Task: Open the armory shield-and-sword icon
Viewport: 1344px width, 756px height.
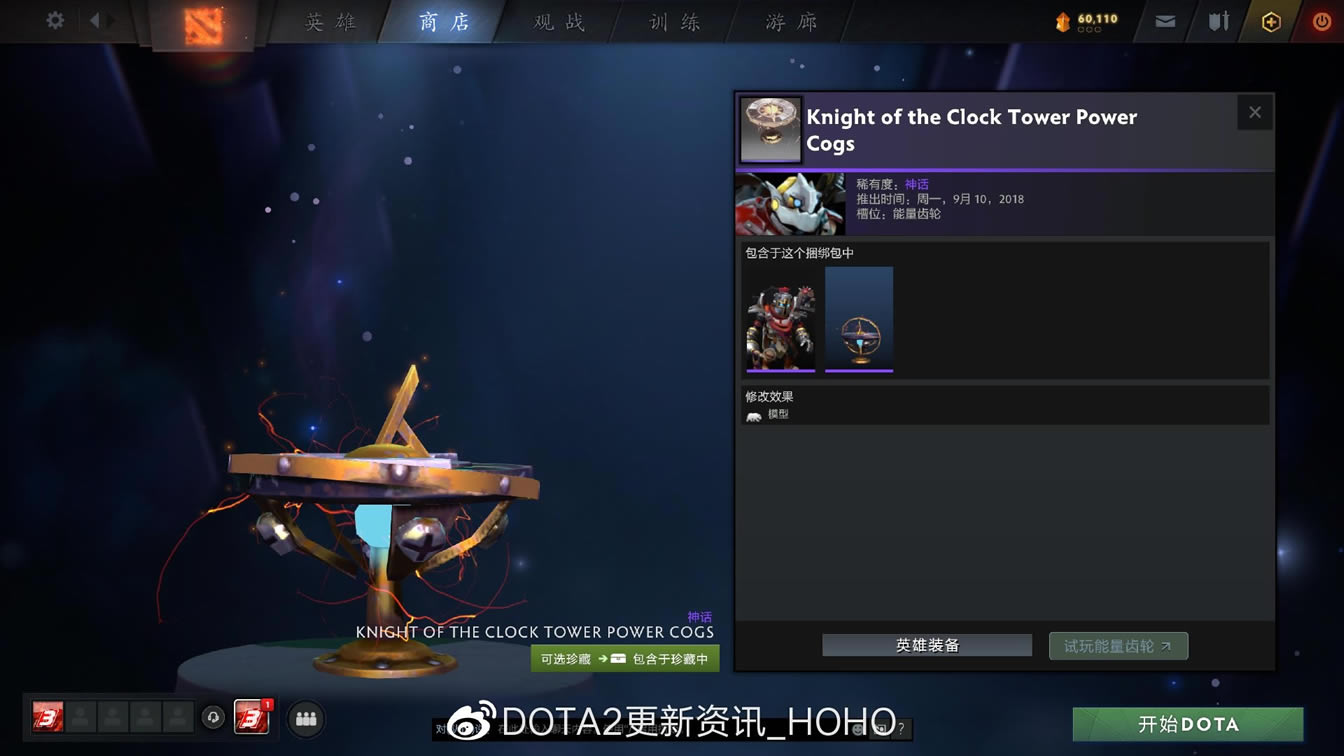Action: [x=1218, y=19]
